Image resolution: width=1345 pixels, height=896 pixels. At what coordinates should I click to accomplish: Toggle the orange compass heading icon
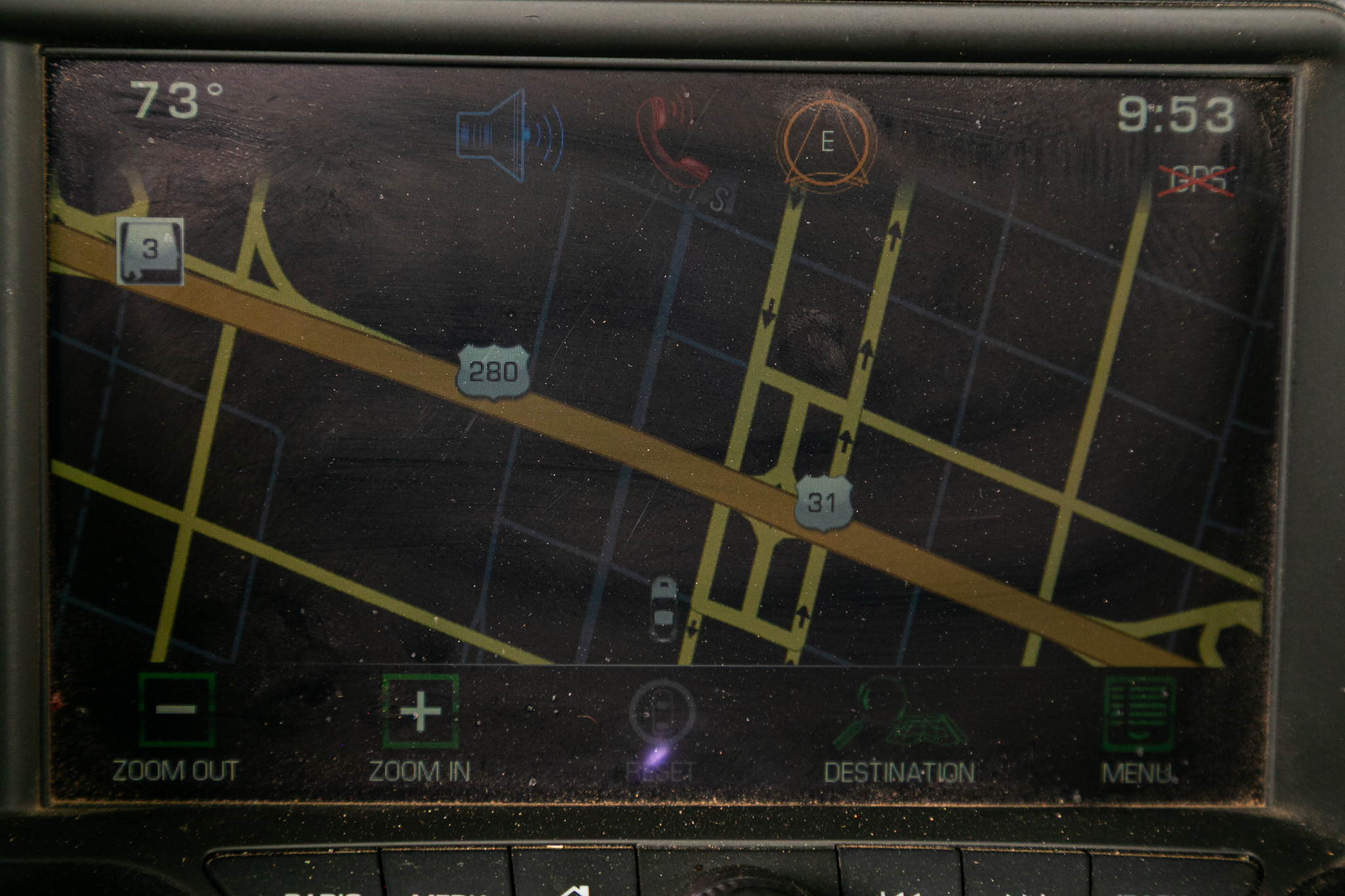tap(827, 140)
